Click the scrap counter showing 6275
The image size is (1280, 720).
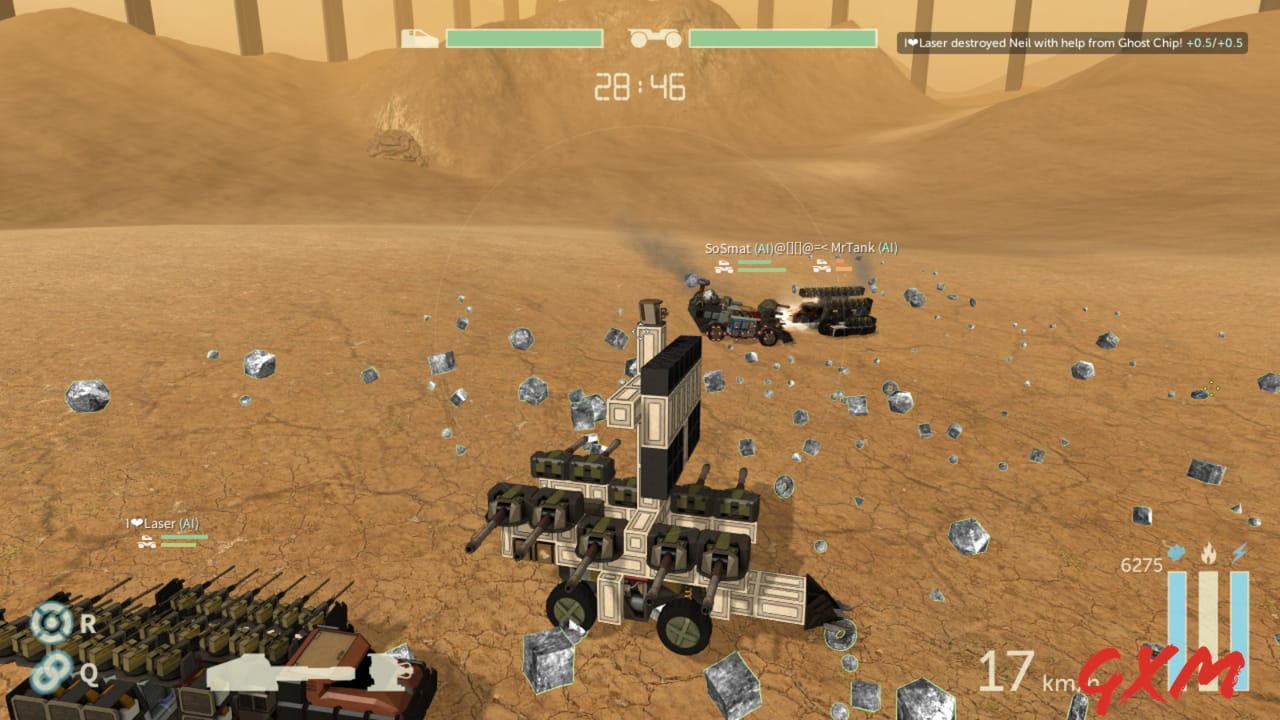pos(1141,564)
